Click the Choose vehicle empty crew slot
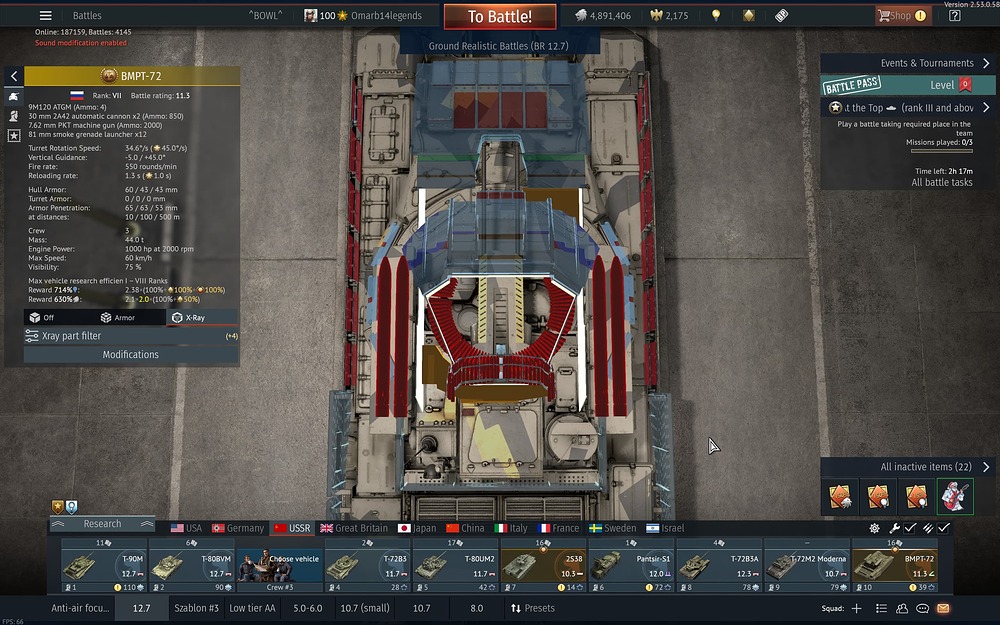Viewport: 1000px width, 625px height. [x=280, y=565]
